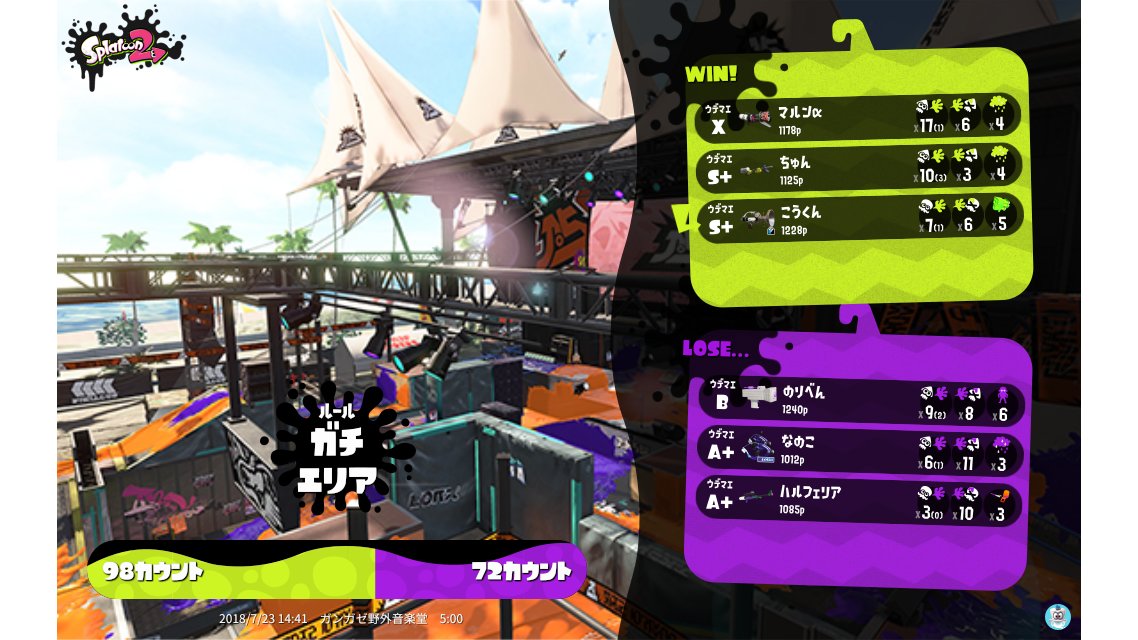The image size is (1138, 640).
Task: Choose the こうくん player row
Action: [858, 216]
